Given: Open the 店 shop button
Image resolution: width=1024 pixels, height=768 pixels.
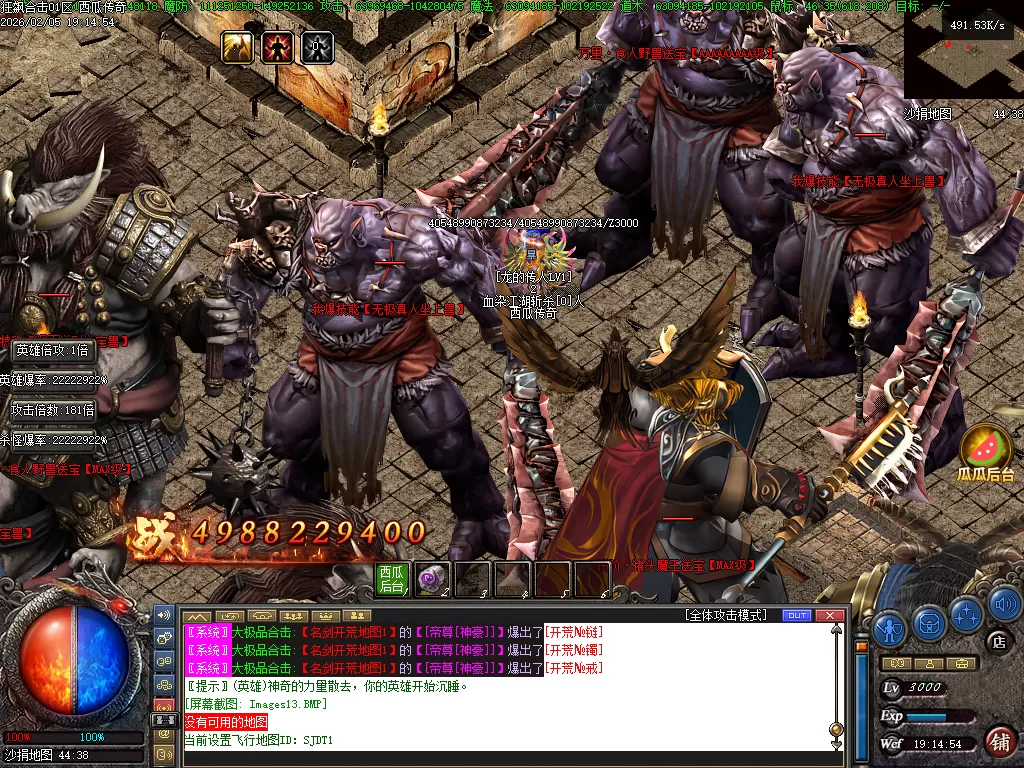Looking at the screenshot, I should 998,641.
